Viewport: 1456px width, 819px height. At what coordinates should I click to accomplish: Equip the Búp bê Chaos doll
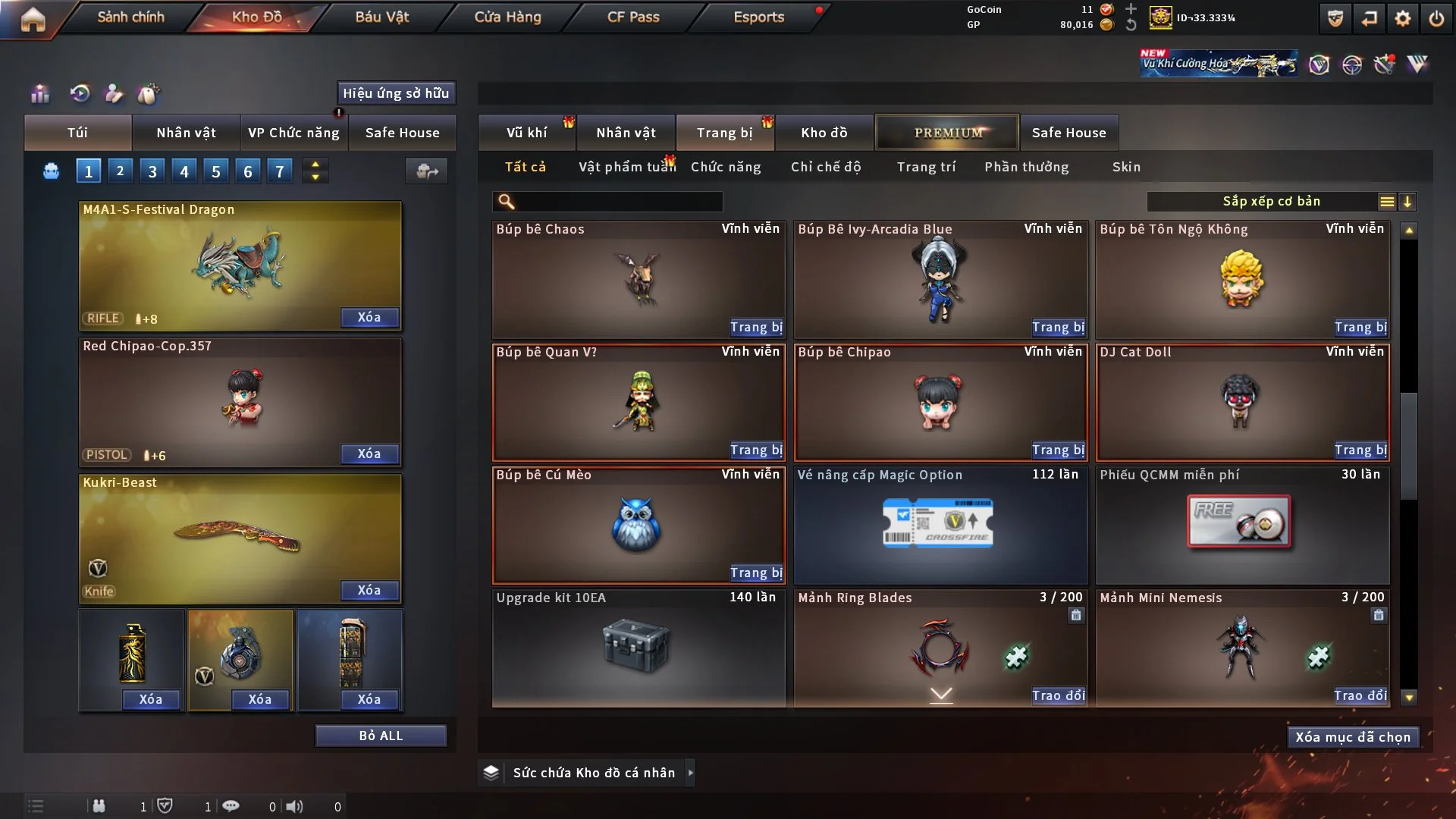(756, 328)
